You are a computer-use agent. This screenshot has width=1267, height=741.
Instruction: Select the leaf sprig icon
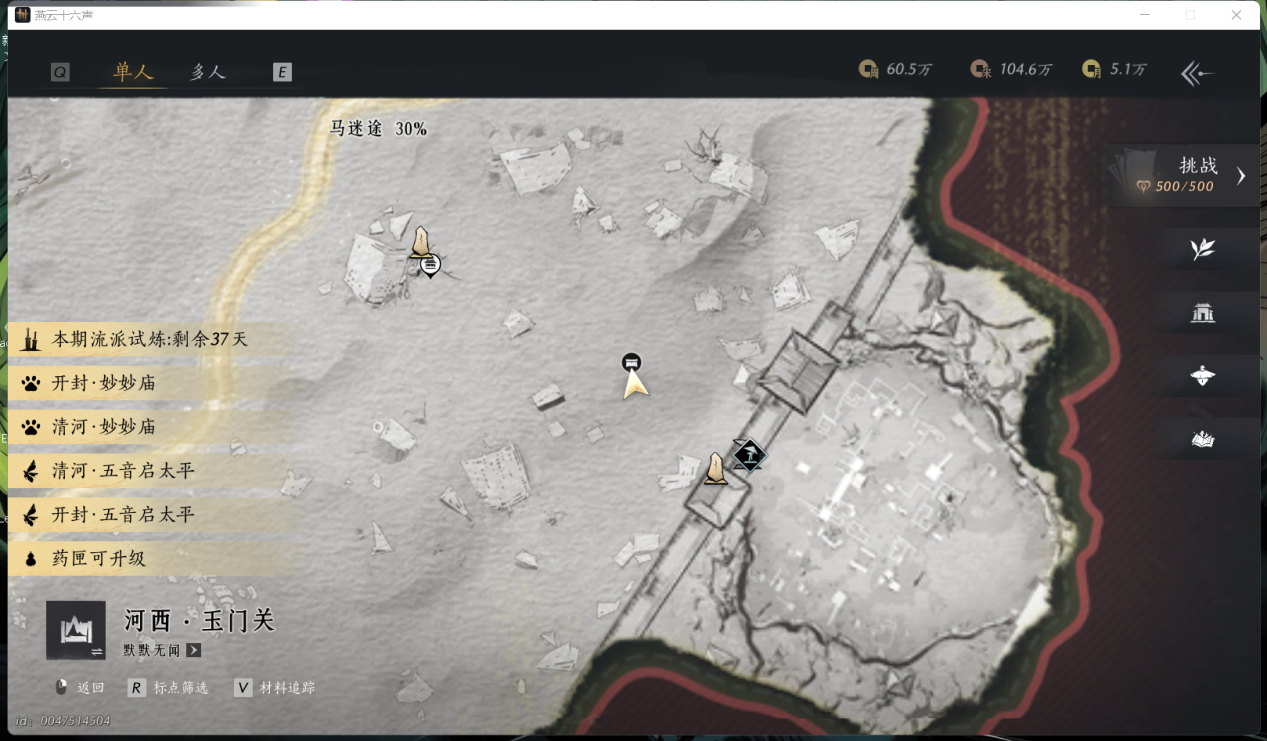(x=1202, y=250)
